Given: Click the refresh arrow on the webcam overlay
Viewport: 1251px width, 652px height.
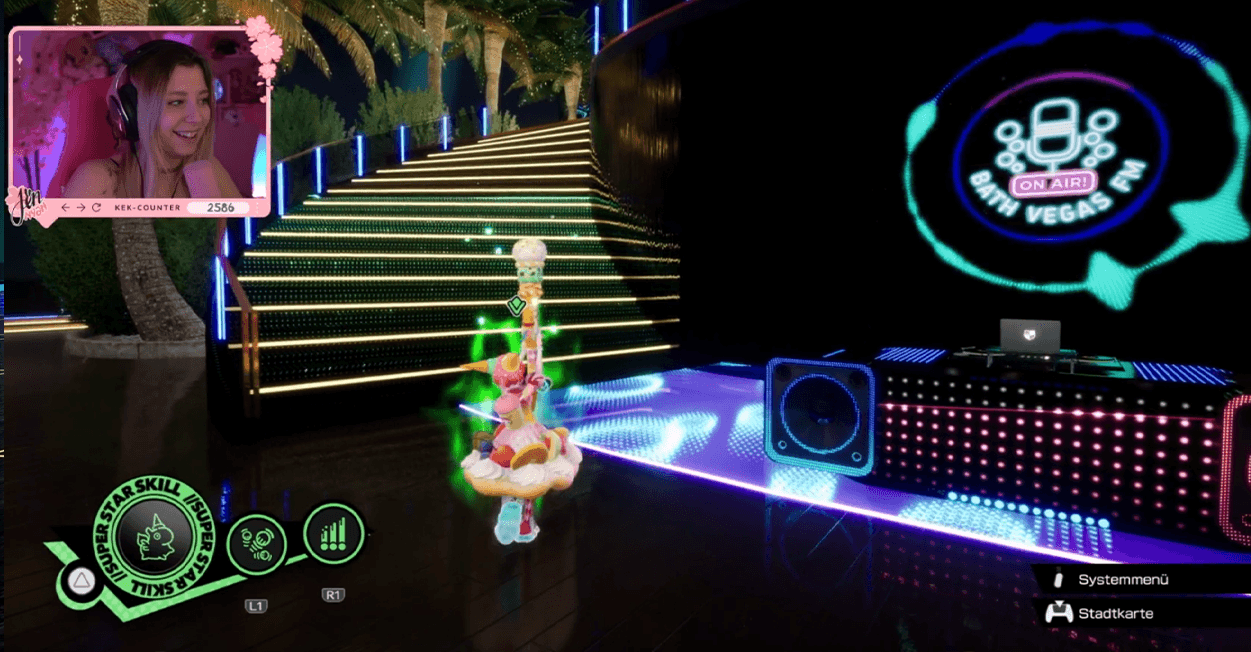Looking at the screenshot, I should 96,207.
